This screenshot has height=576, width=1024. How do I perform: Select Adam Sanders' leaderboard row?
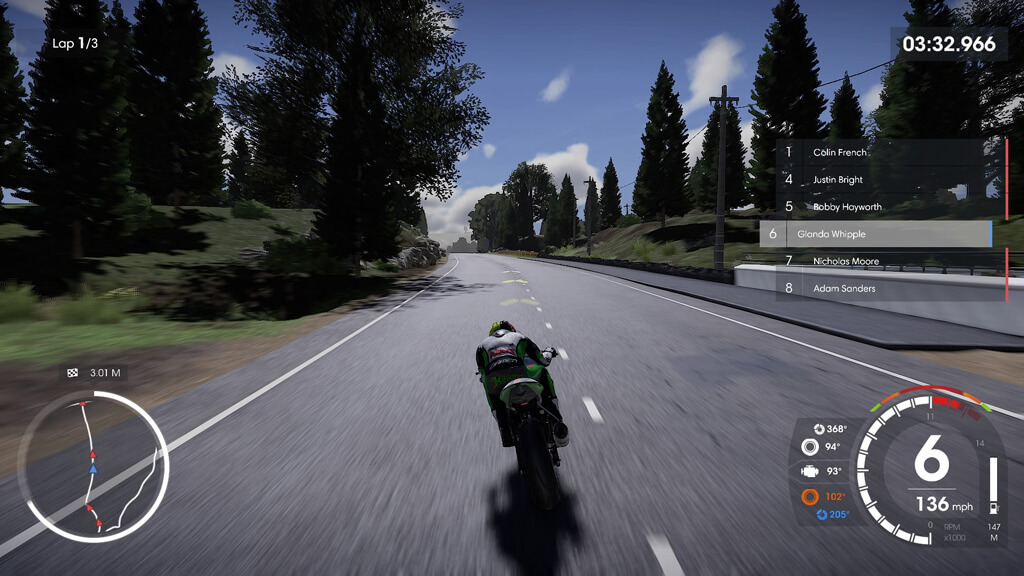(x=880, y=288)
